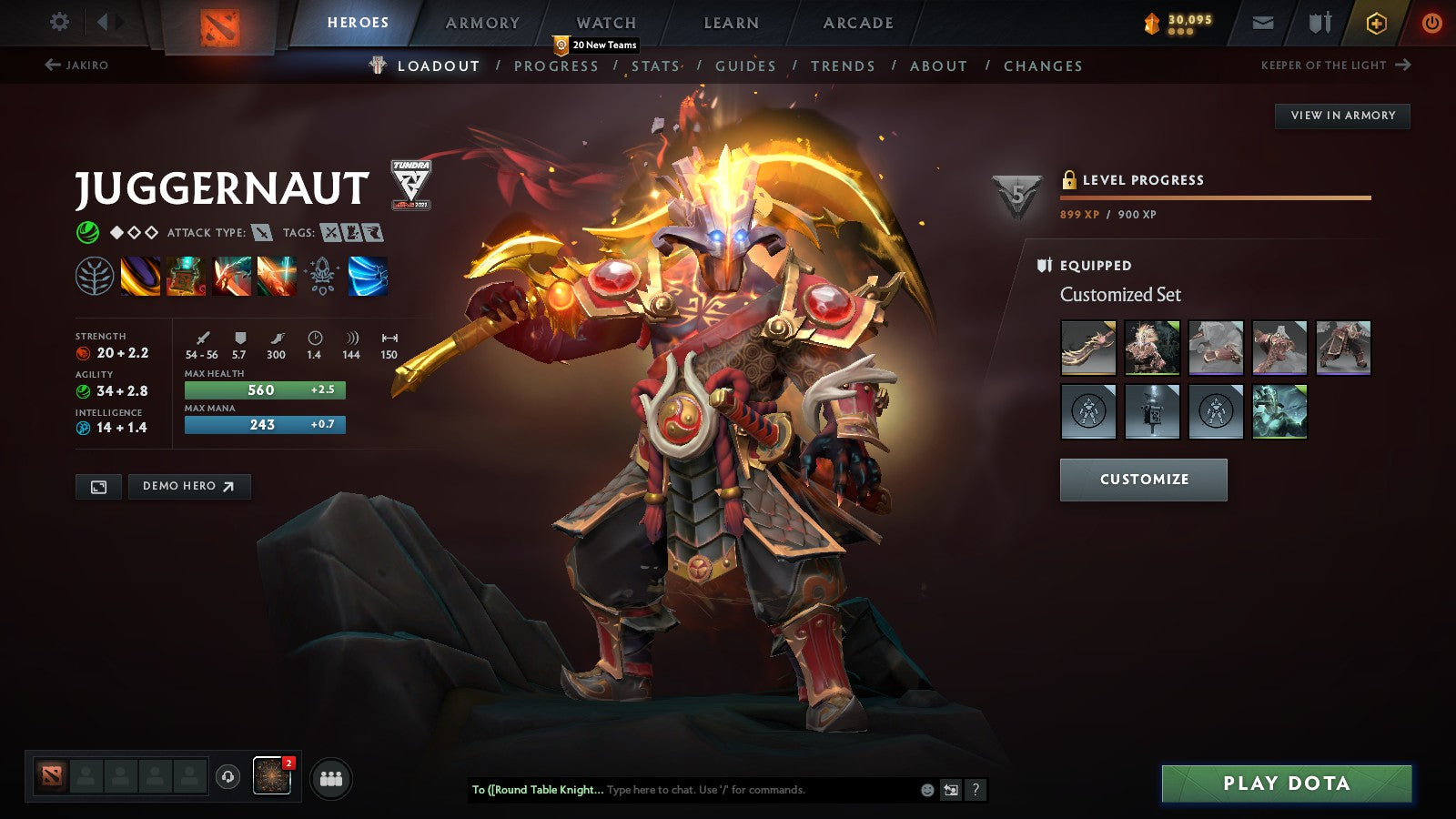Expand the chat channel selector
1456x819 pixels.
[x=535, y=790]
